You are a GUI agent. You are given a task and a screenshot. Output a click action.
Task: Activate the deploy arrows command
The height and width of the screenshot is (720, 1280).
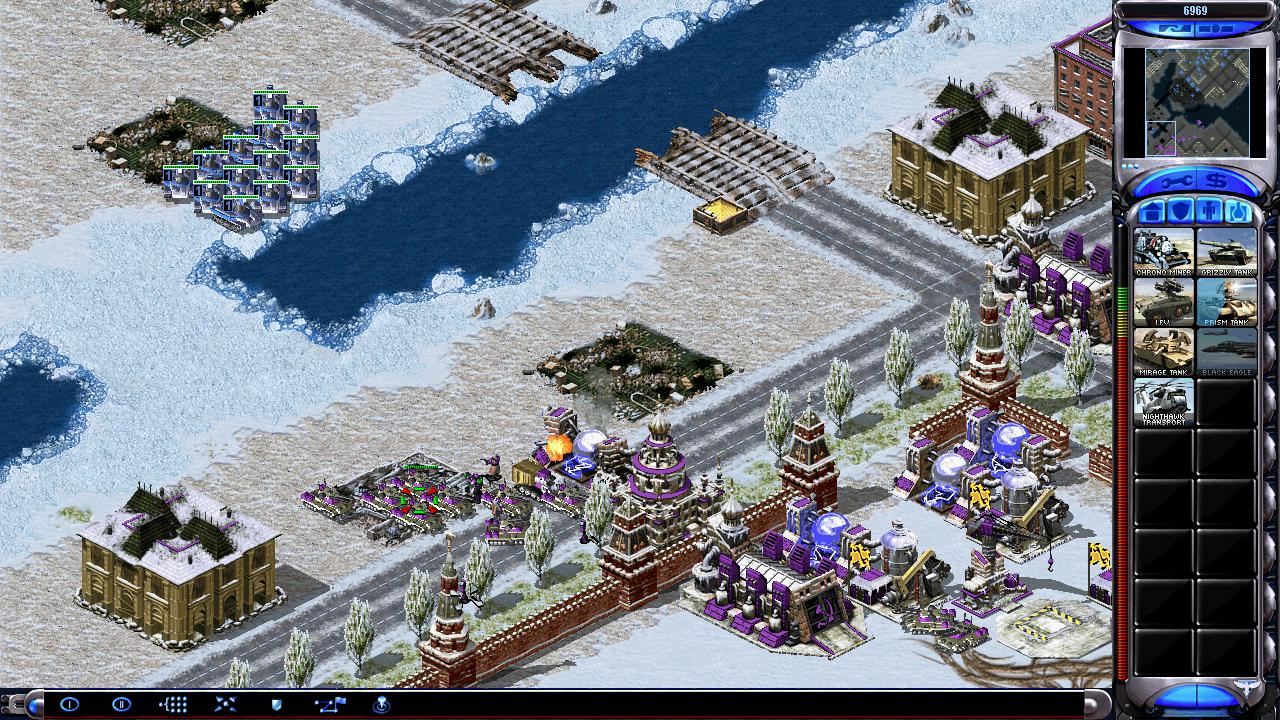(x=225, y=704)
